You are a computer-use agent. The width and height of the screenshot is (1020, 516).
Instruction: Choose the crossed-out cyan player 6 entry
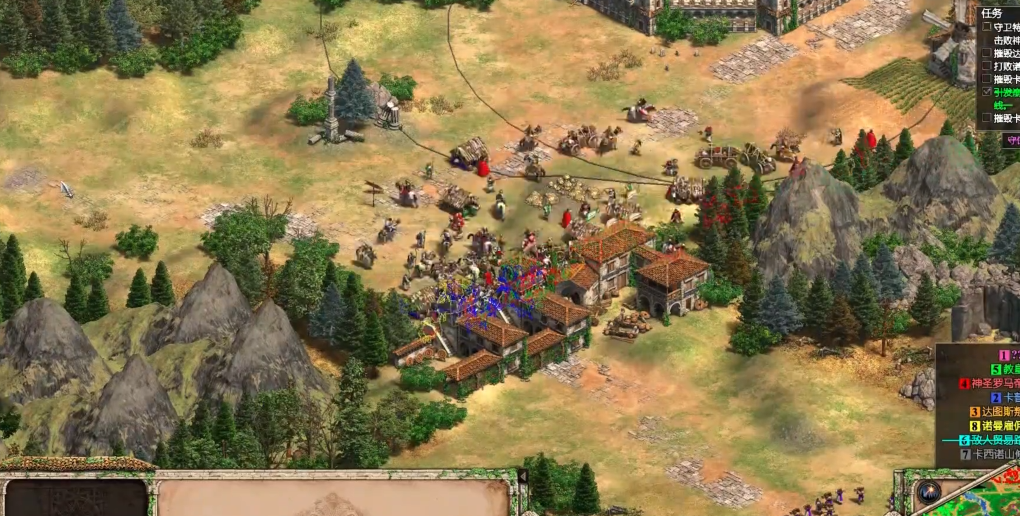tap(990, 439)
